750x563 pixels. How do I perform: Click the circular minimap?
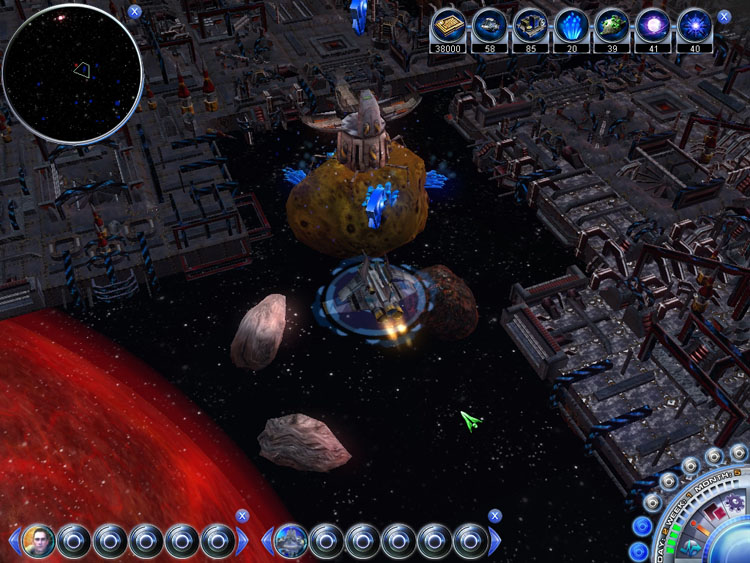pyautogui.click(x=72, y=74)
